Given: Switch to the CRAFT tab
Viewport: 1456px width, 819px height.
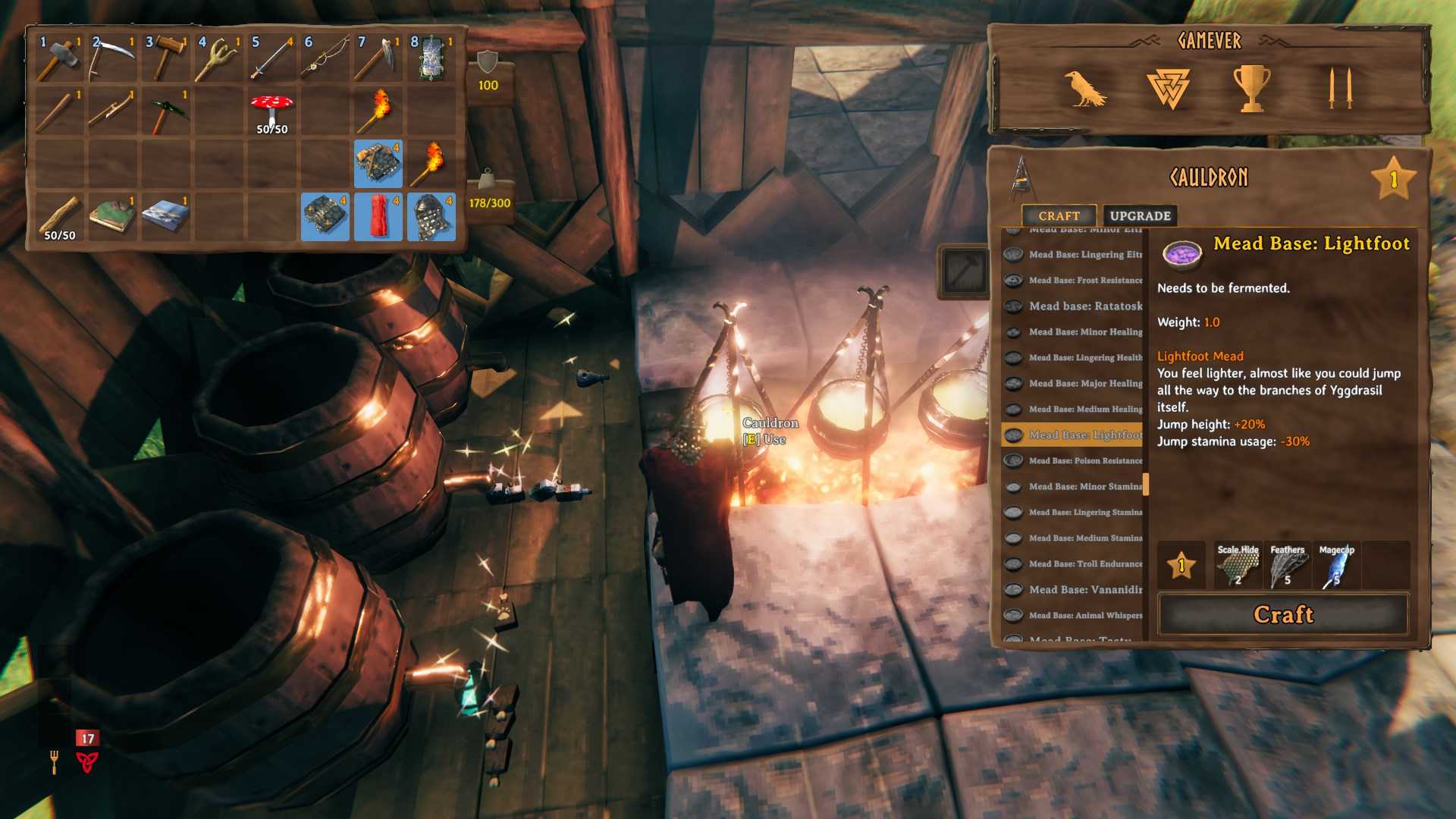Looking at the screenshot, I should (1059, 215).
